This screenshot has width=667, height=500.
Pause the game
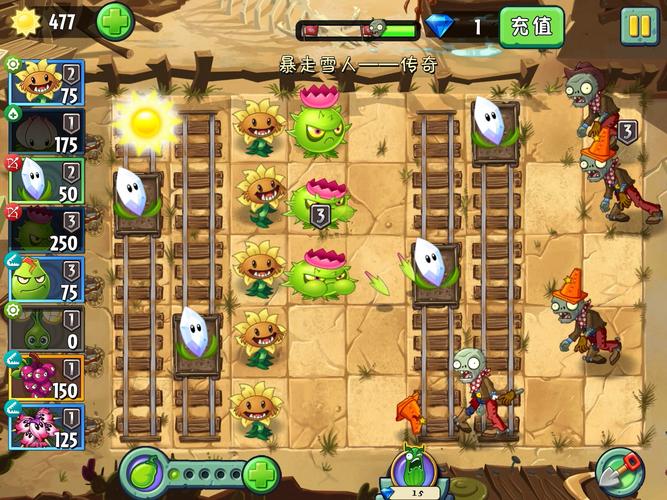638,25
